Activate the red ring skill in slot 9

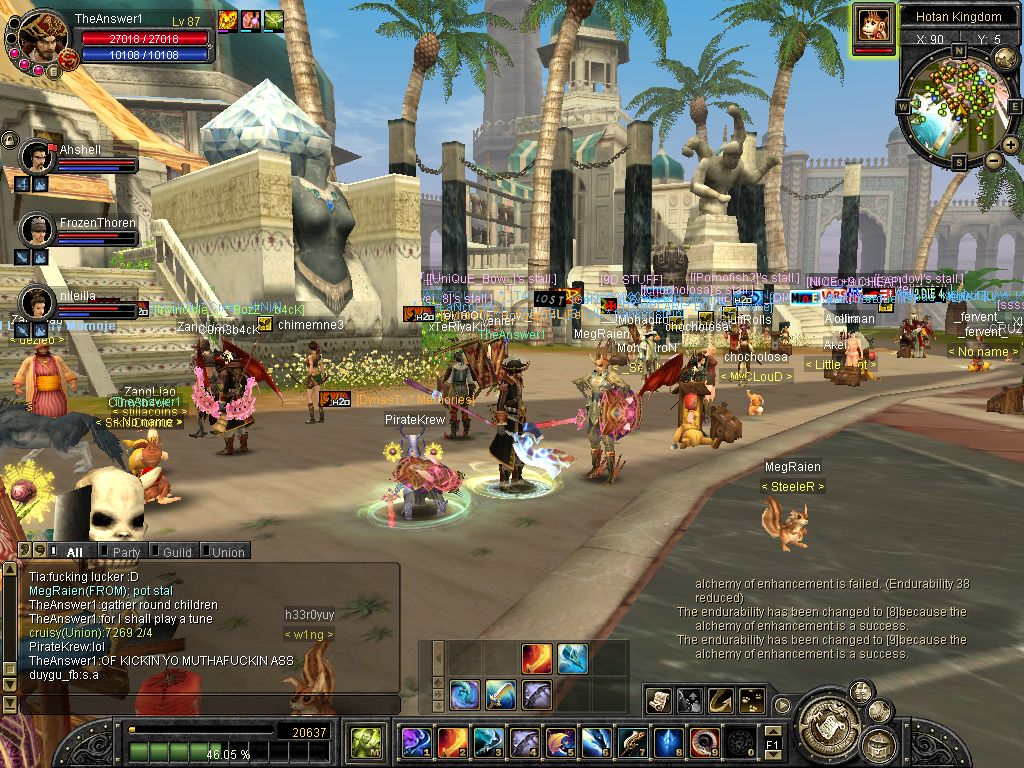coord(705,741)
